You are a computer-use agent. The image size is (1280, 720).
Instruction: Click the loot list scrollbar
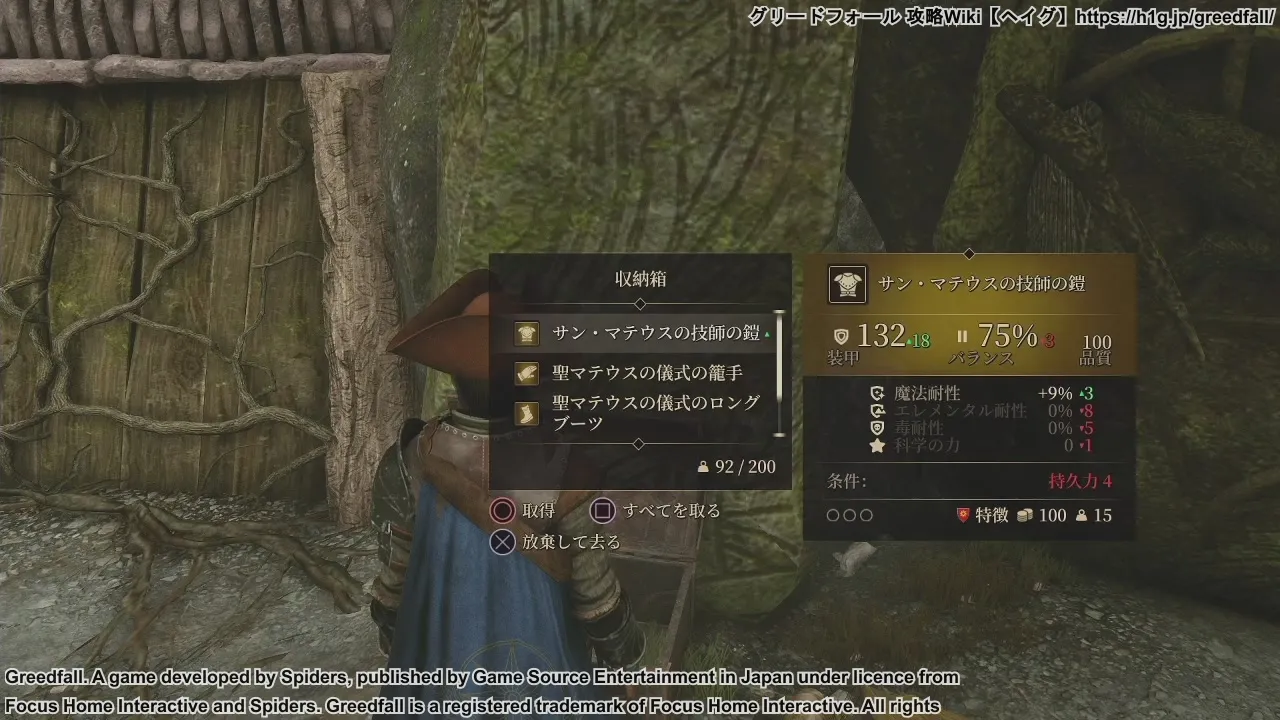pos(780,373)
